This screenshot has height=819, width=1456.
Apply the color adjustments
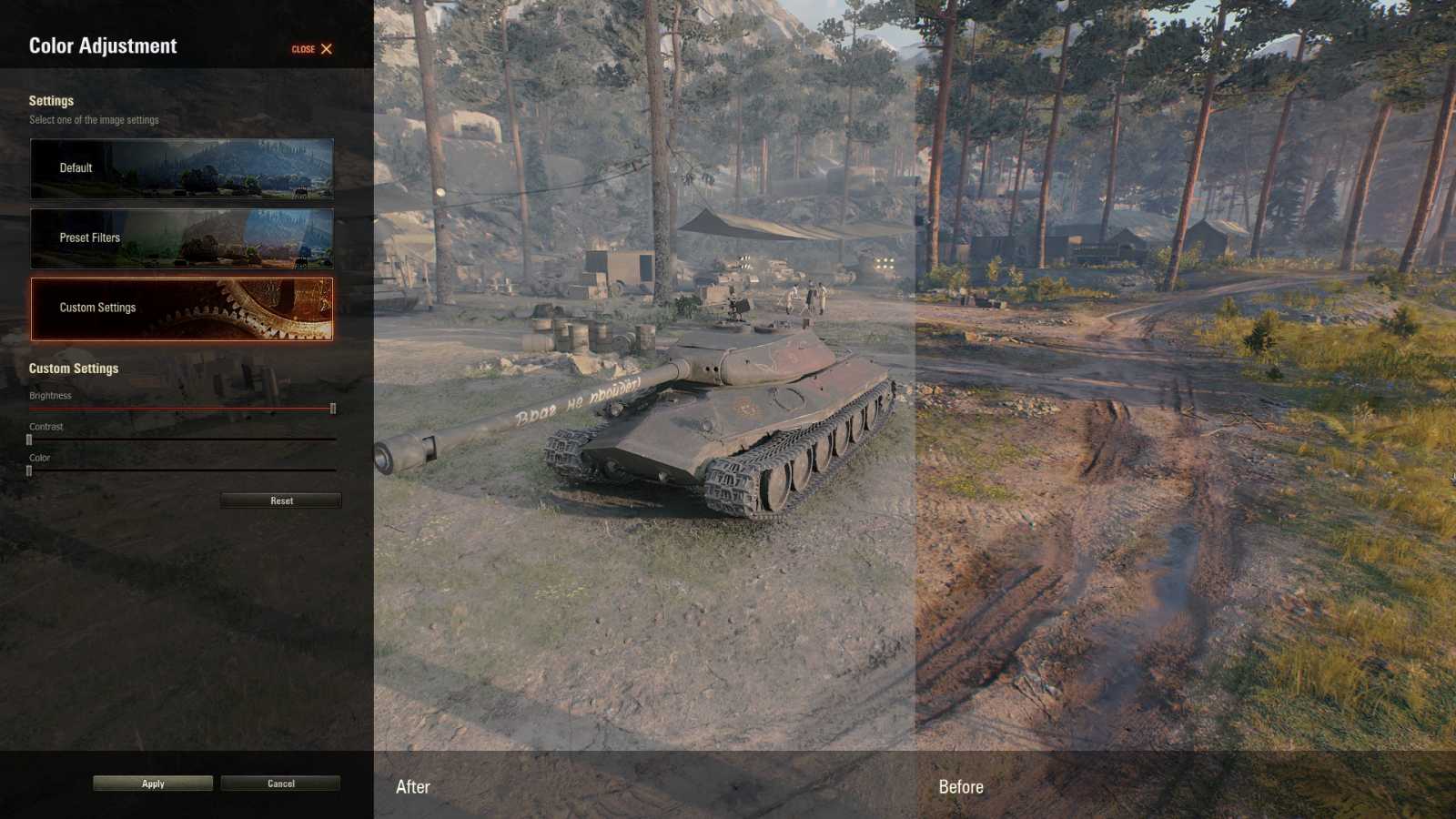pos(152,783)
